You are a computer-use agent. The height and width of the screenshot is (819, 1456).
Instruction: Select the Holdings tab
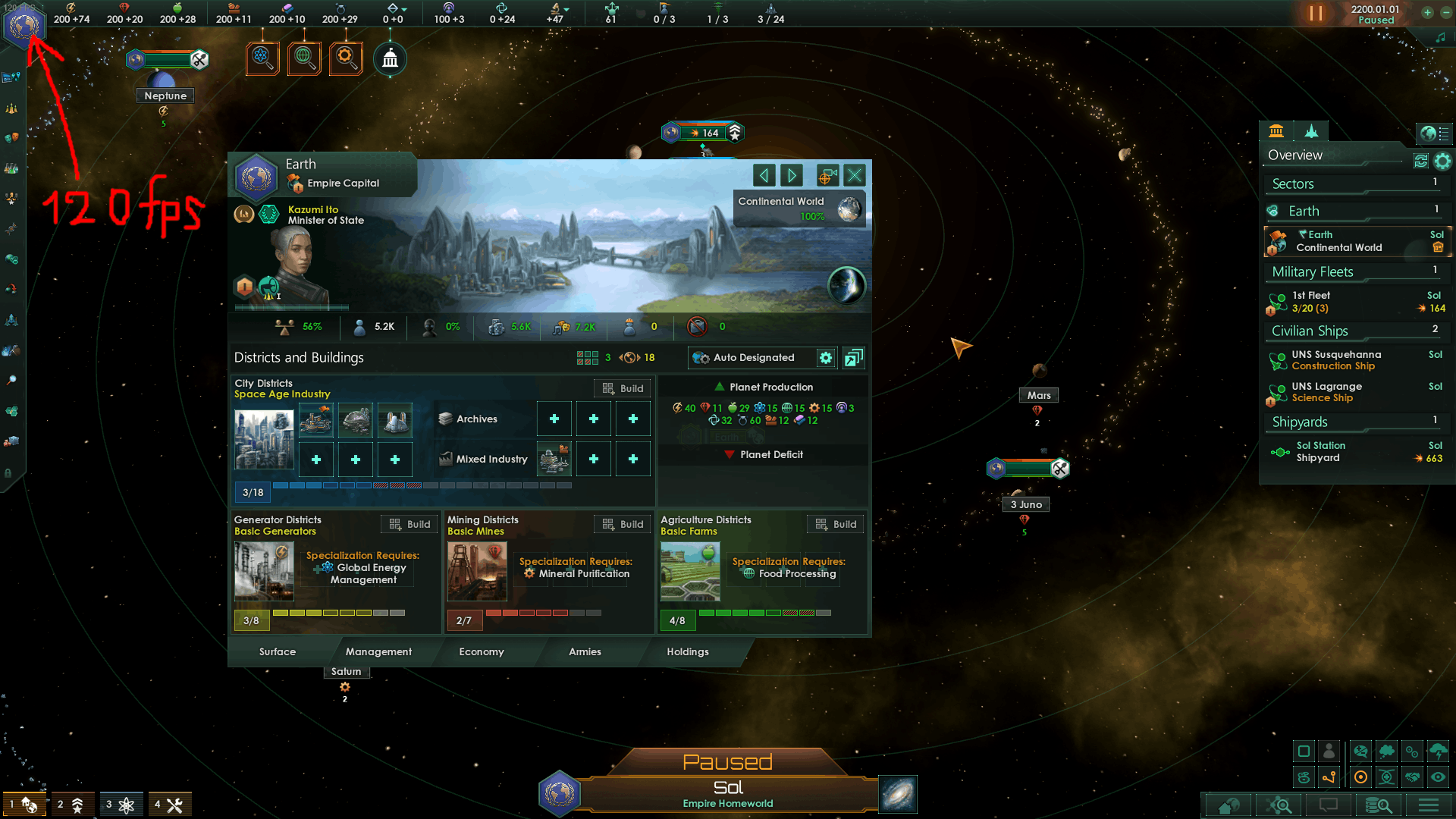click(x=687, y=651)
